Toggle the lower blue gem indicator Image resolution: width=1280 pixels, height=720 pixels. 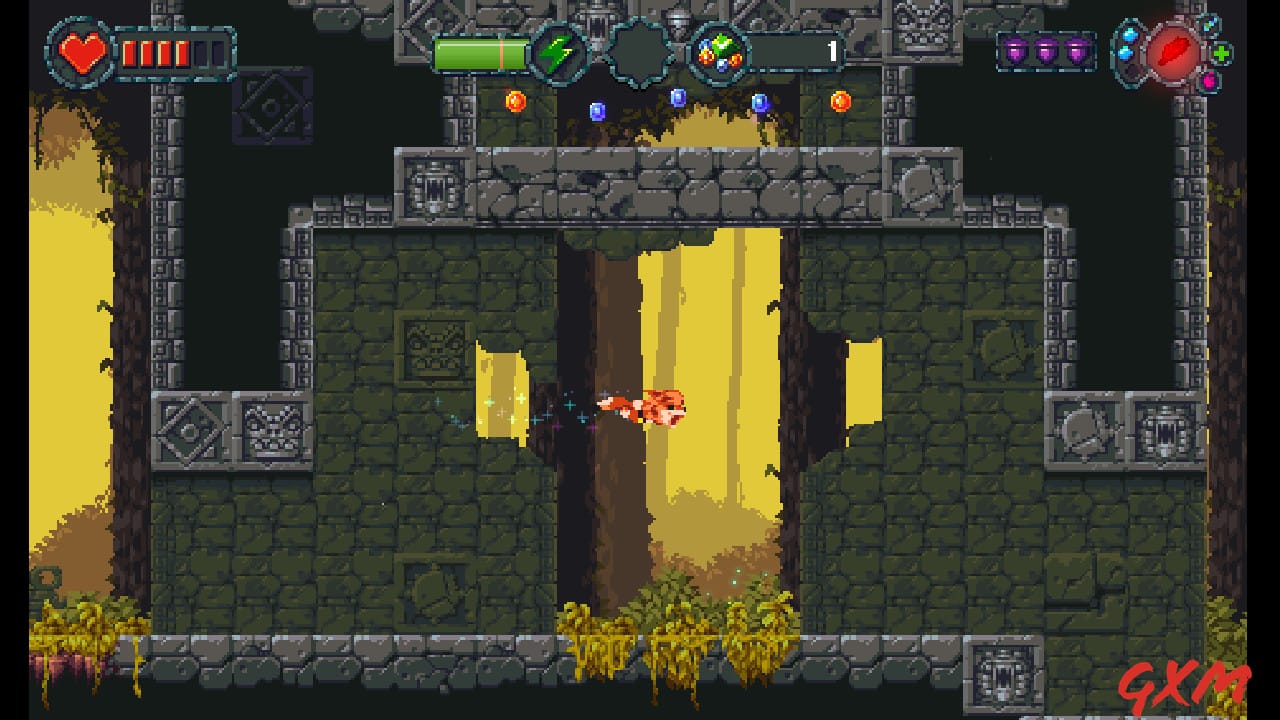(x=1126, y=53)
